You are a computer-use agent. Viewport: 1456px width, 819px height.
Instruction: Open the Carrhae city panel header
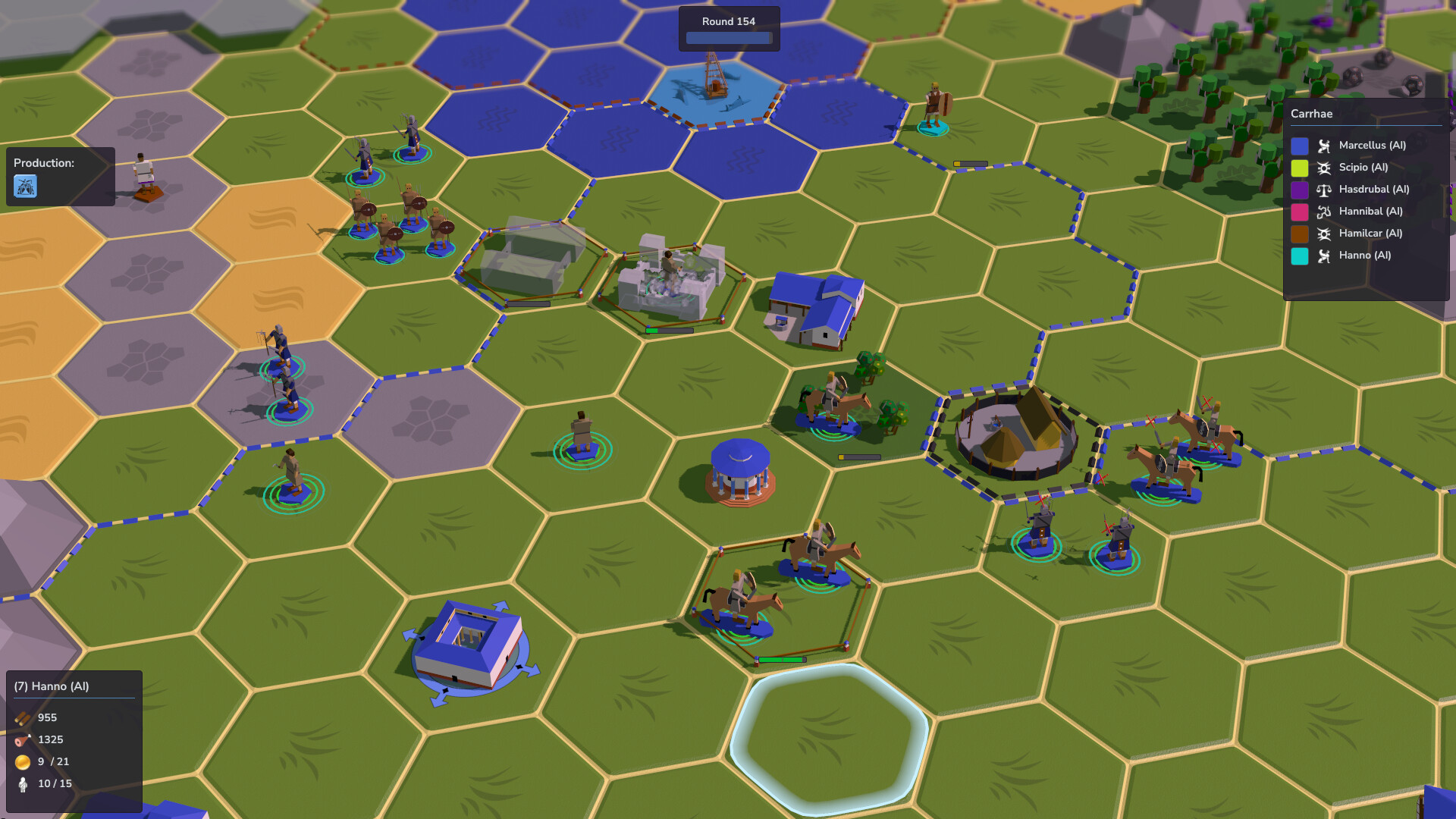click(x=1312, y=114)
